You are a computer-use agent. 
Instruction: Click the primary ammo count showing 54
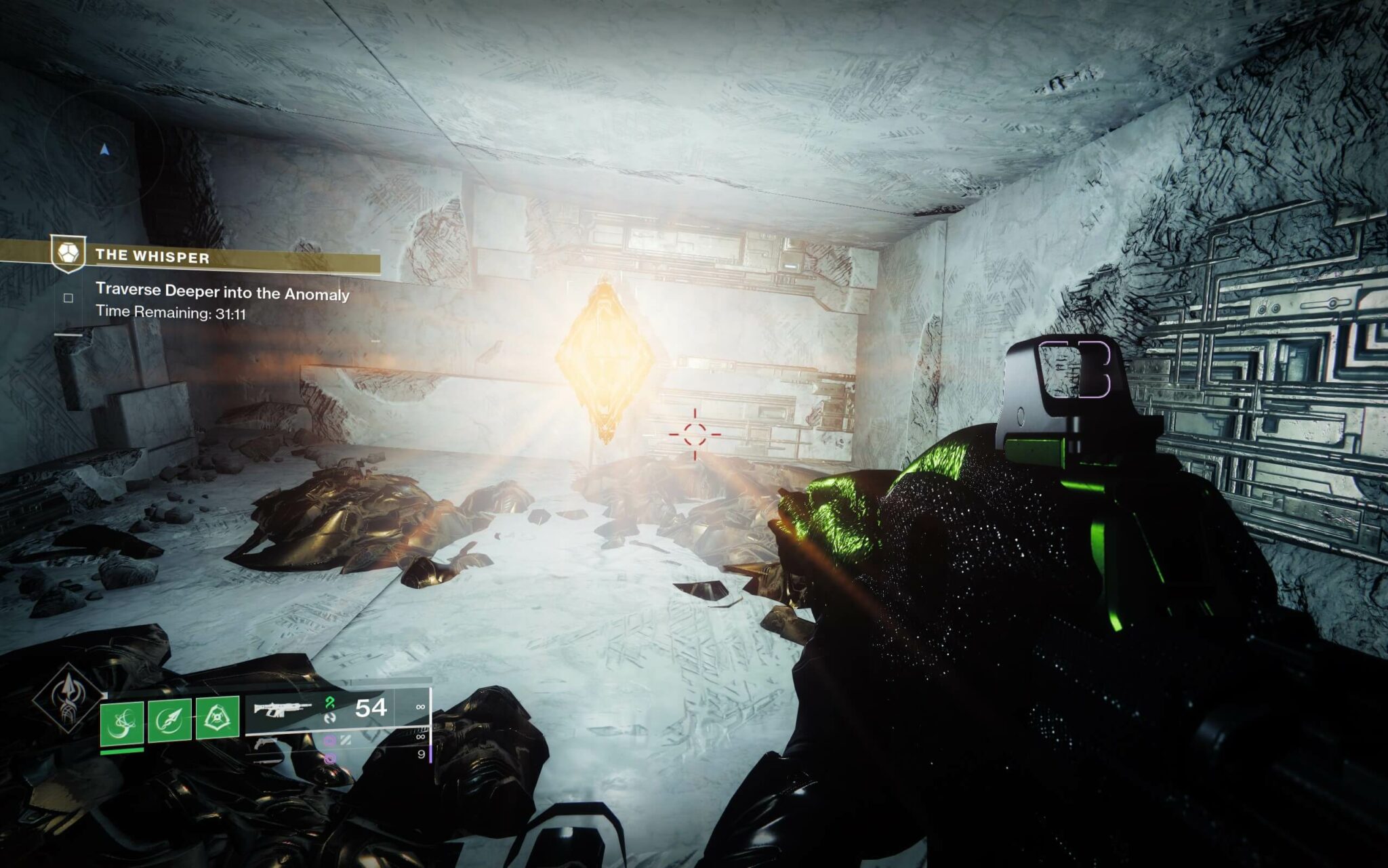(369, 709)
